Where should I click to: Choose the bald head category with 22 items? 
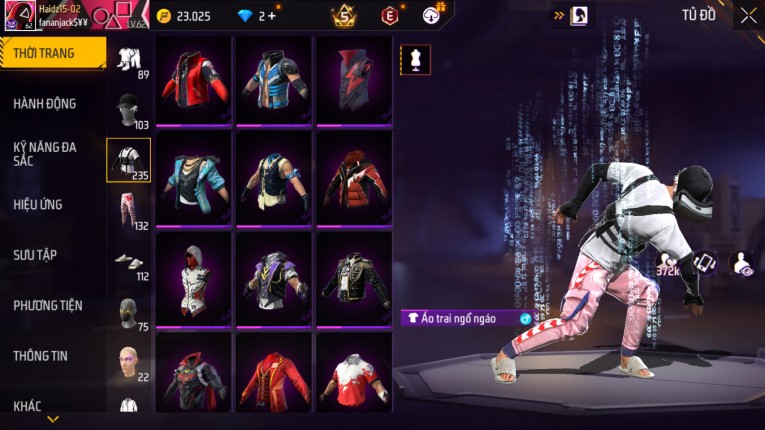pos(129,362)
